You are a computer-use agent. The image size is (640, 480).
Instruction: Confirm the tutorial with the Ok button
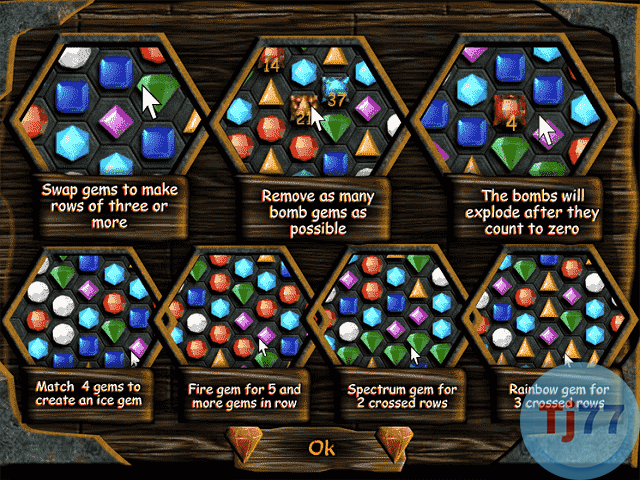[x=321, y=447]
